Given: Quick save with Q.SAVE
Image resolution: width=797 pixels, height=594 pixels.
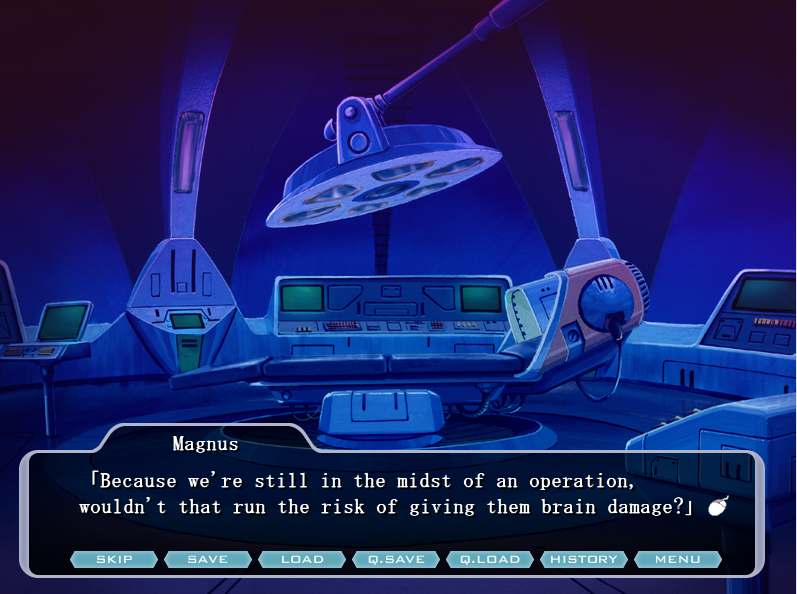Looking at the screenshot, I should [x=396, y=559].
